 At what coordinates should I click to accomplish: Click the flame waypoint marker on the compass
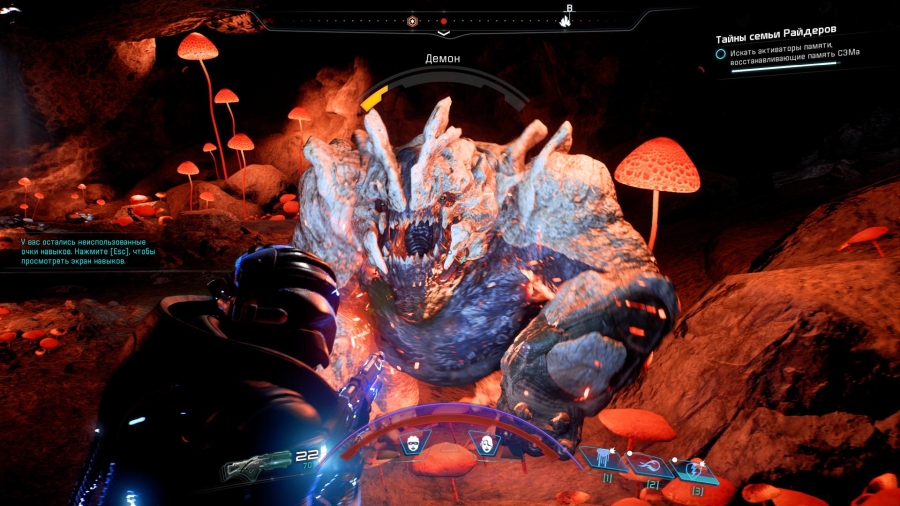point(565,20)
